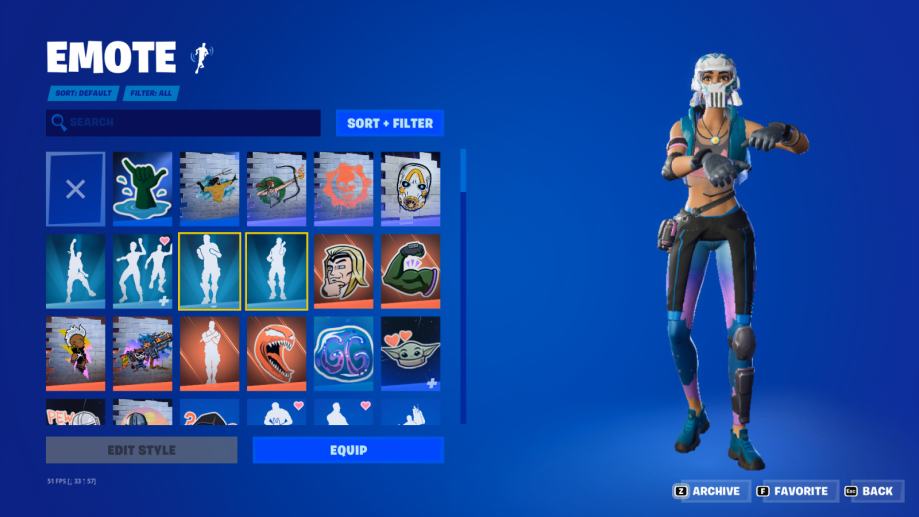Image resolution: width=919 pixels, height=517 pixels.
Task: Open the Sort + Filter options
Action: (389, 123)
